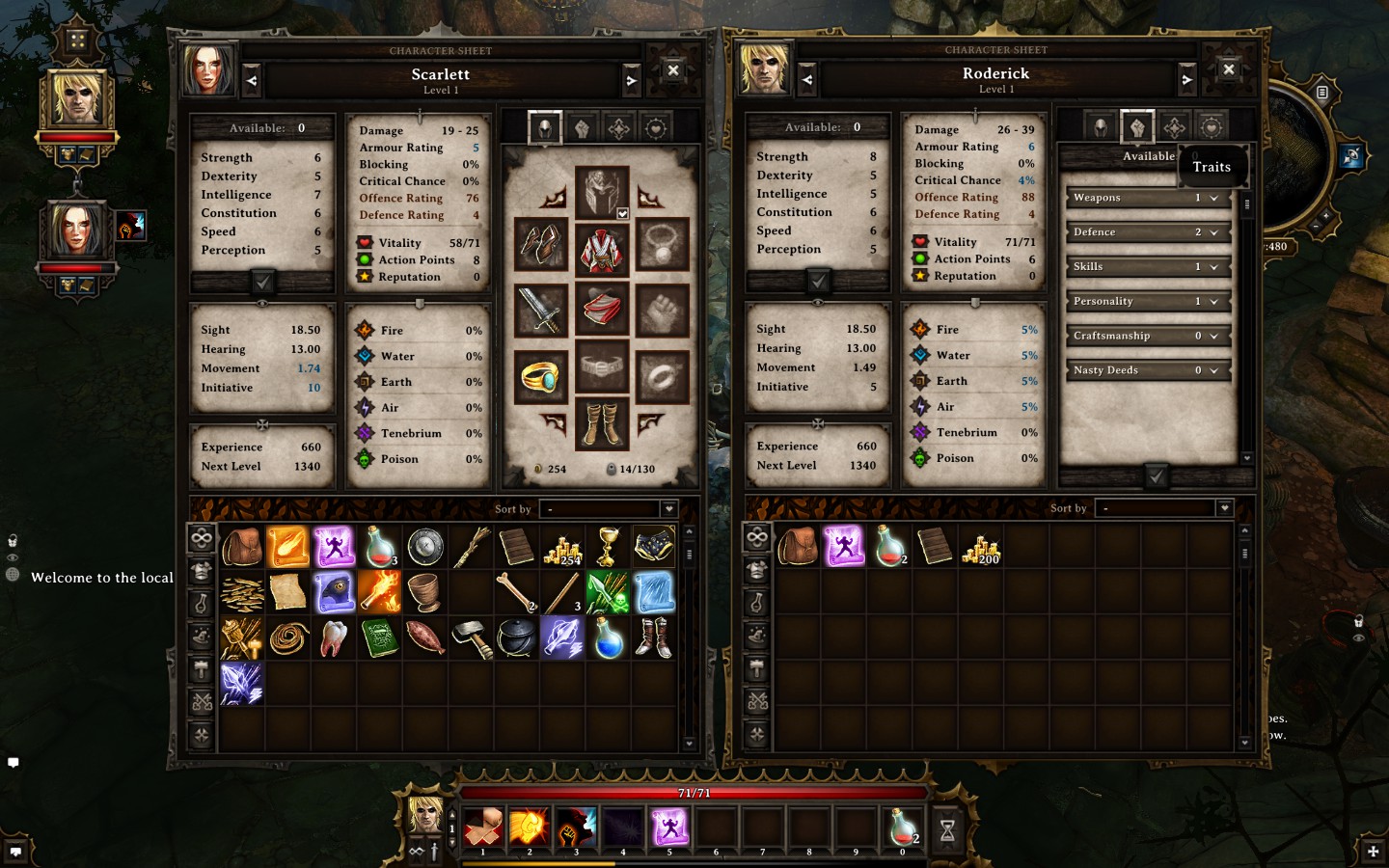
Task: Select the equipped gold ring slot
Action: pyautogui.click(x=541, y=375)
